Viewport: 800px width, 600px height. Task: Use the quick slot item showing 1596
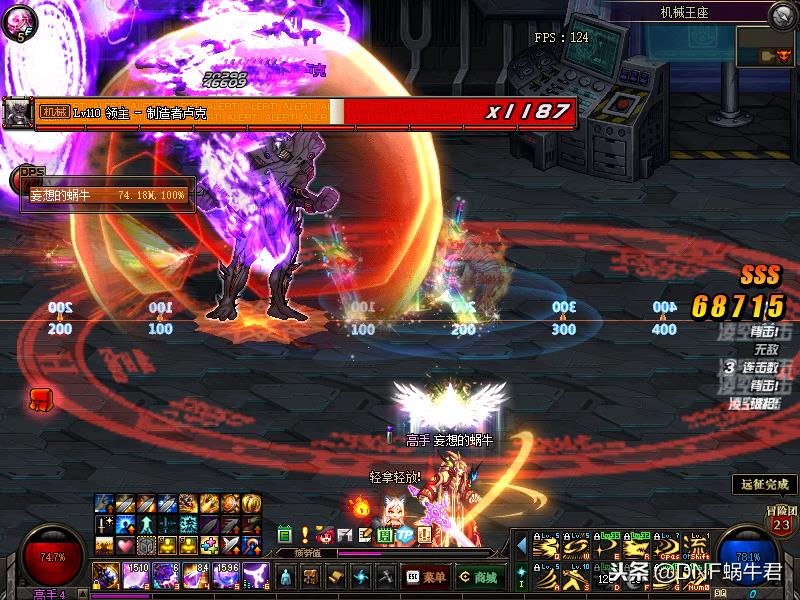point(227,575)
